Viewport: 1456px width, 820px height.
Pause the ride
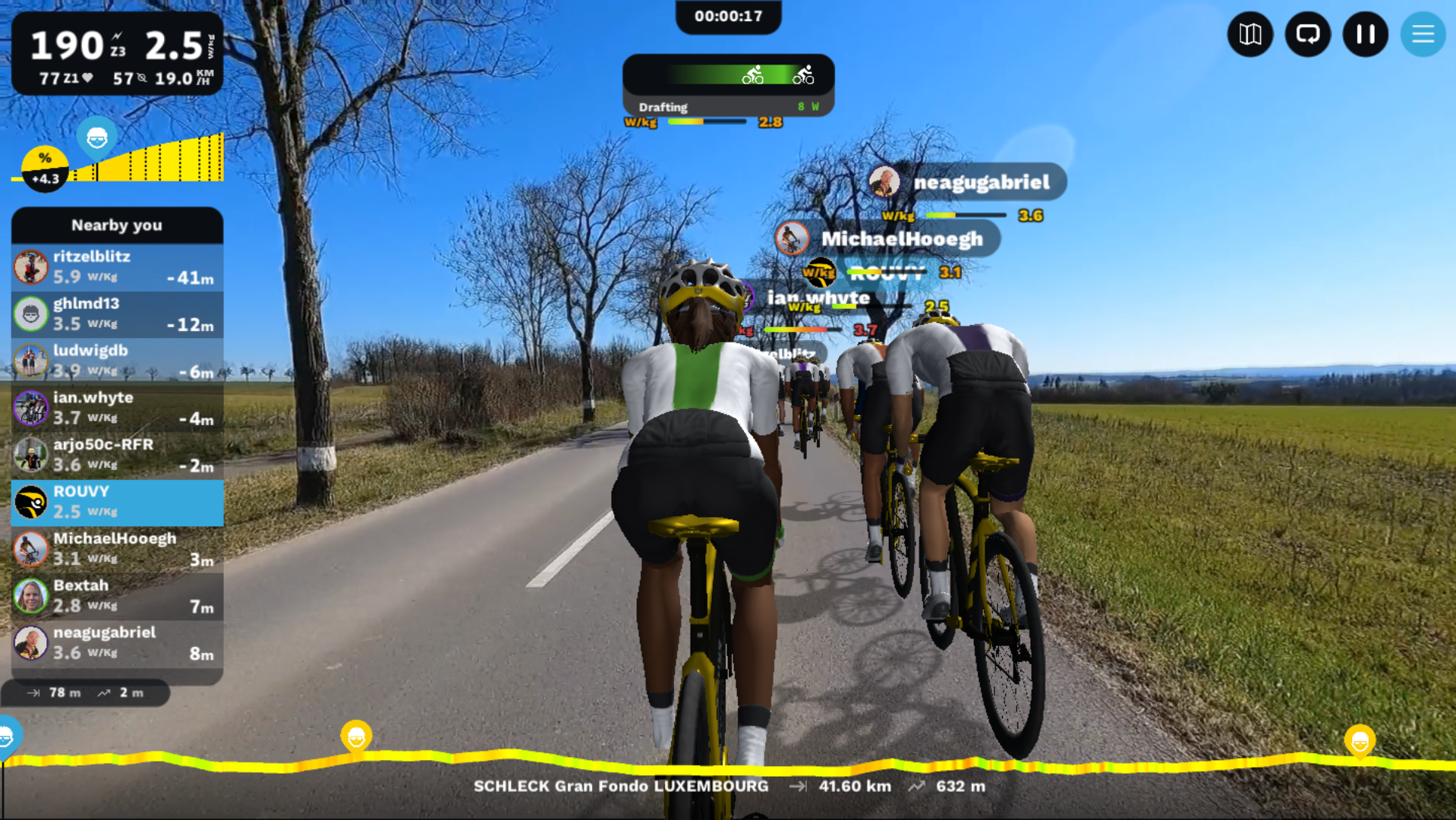coord(1365,34)
